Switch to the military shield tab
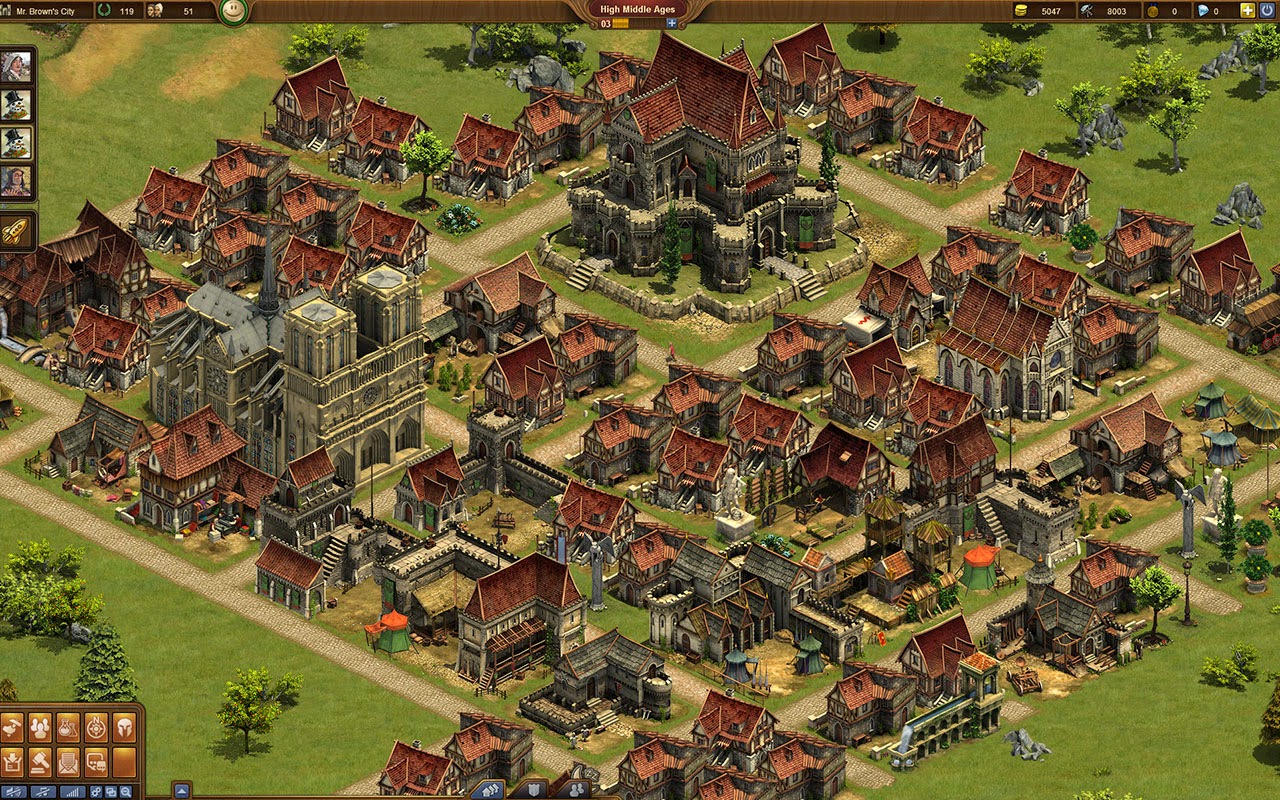This screenshot has height=800, width=1280. [x=533, y=788]
